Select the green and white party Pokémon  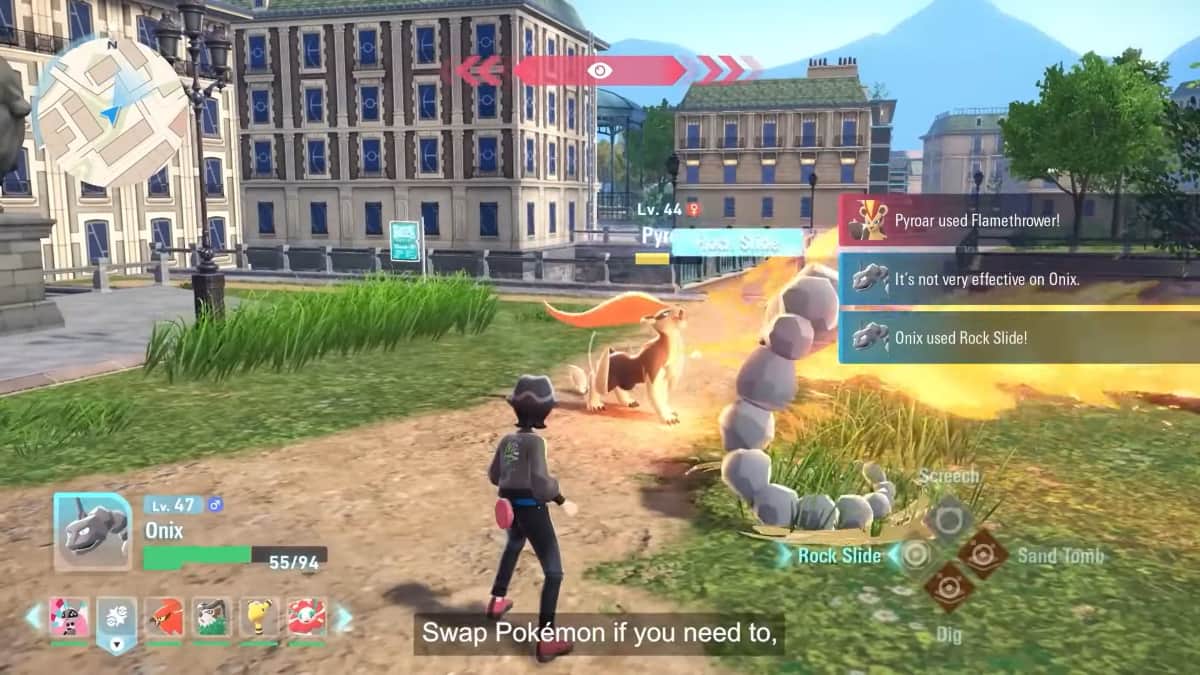[x=211, y=617]
